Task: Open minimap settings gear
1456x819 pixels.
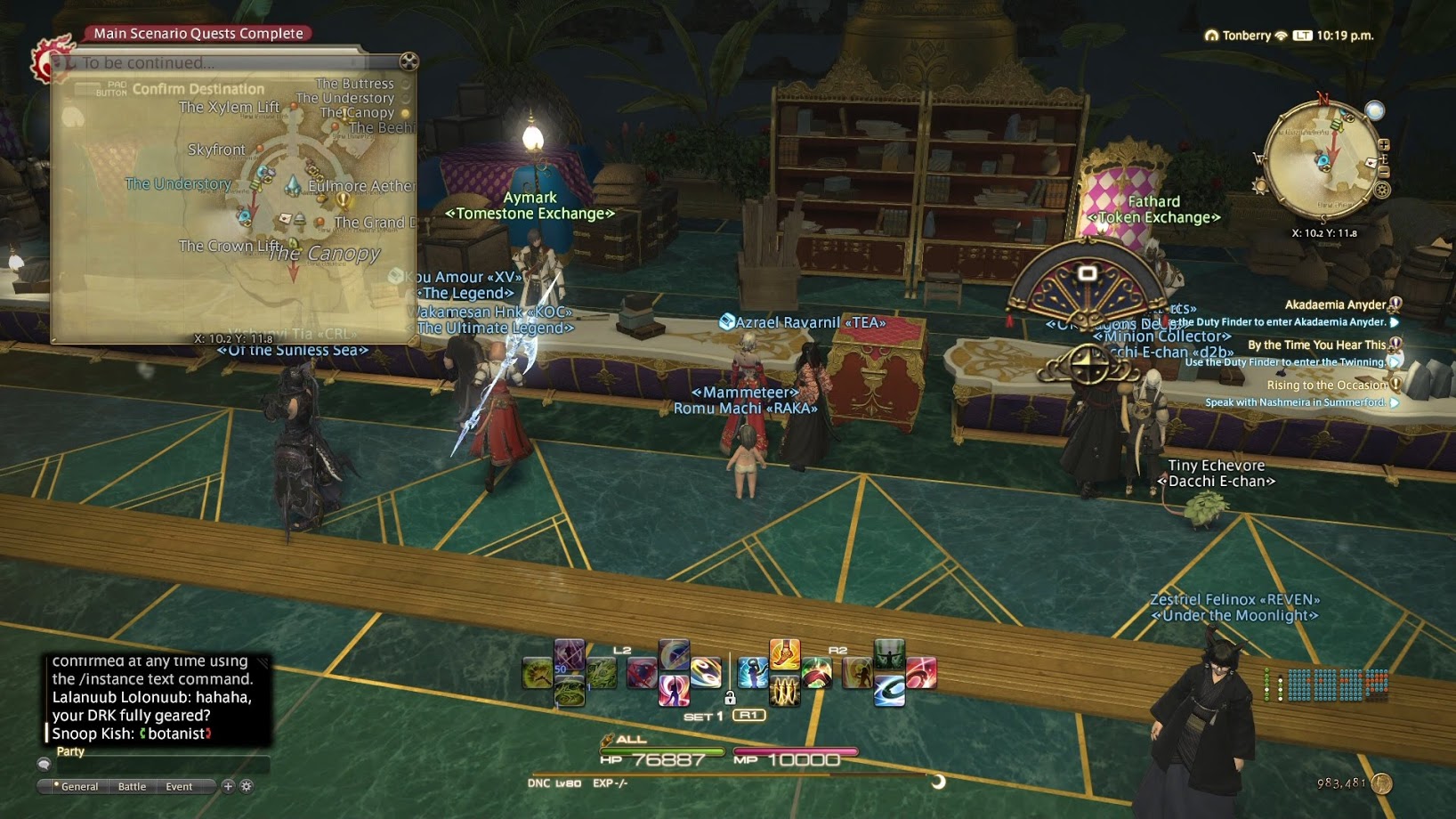Action: [x=1382, y=190]
